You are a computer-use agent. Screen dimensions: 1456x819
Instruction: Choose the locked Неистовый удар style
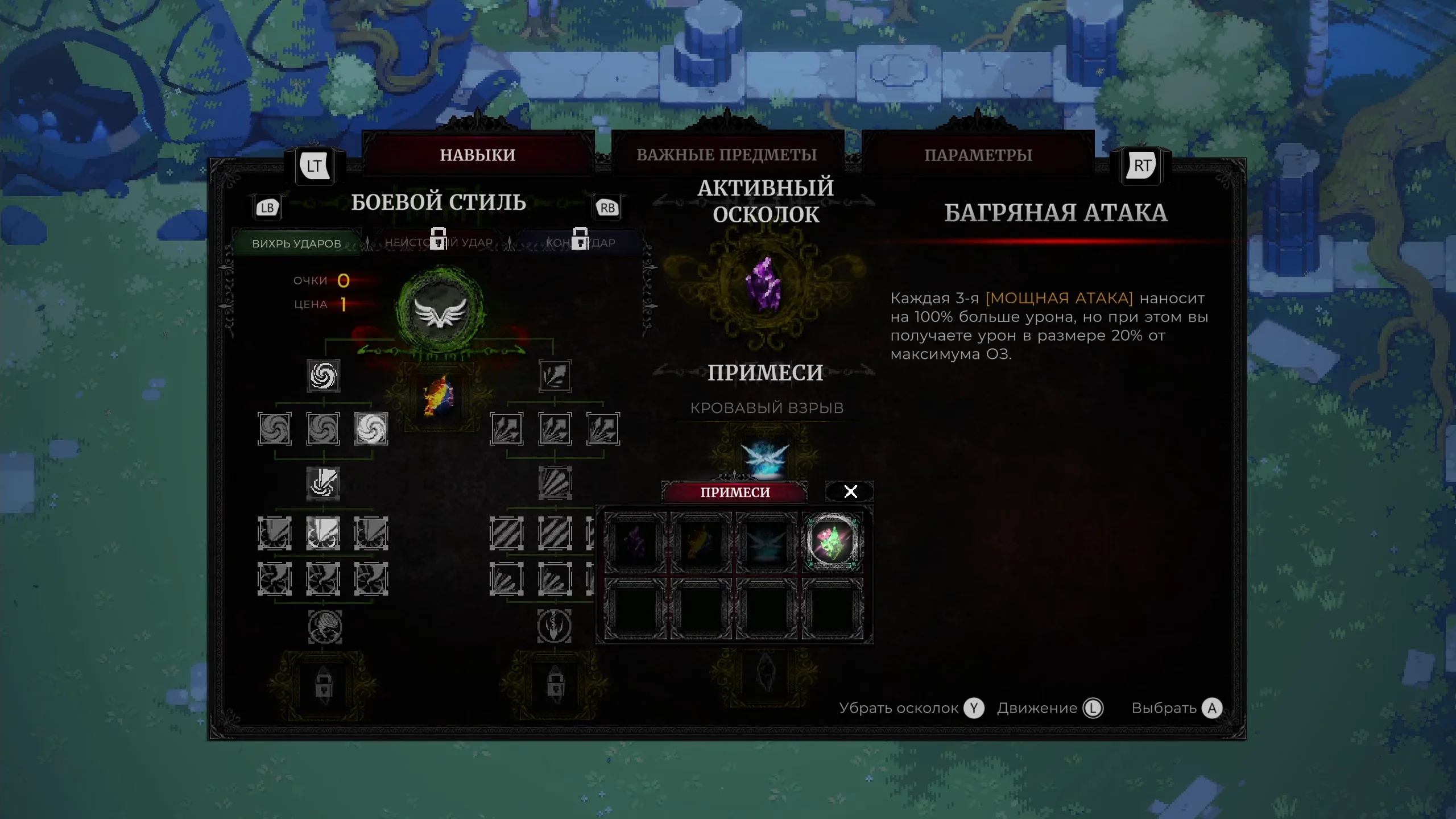point(439,242)
